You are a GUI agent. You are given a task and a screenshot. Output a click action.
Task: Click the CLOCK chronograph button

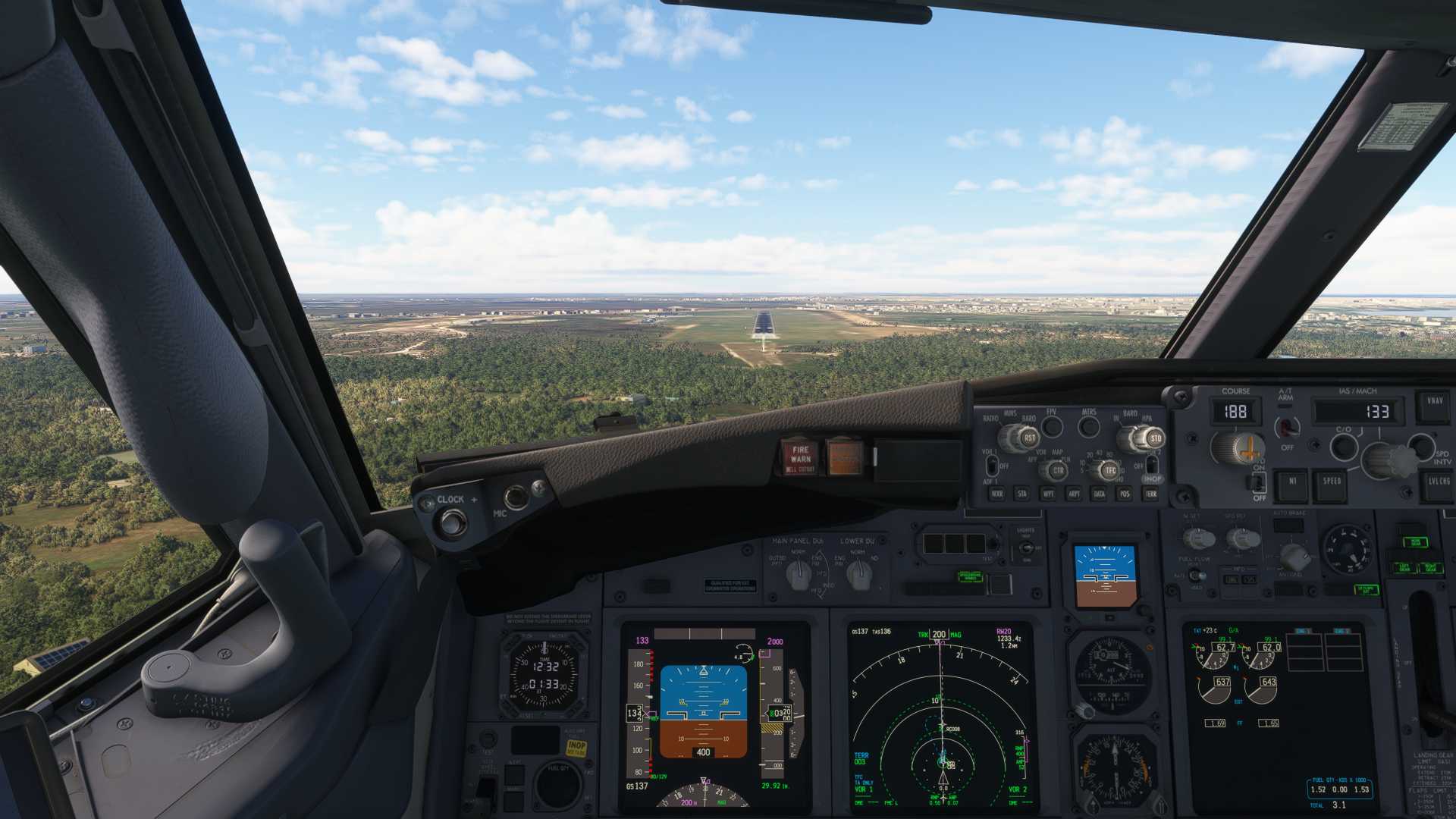pos(453,522)
